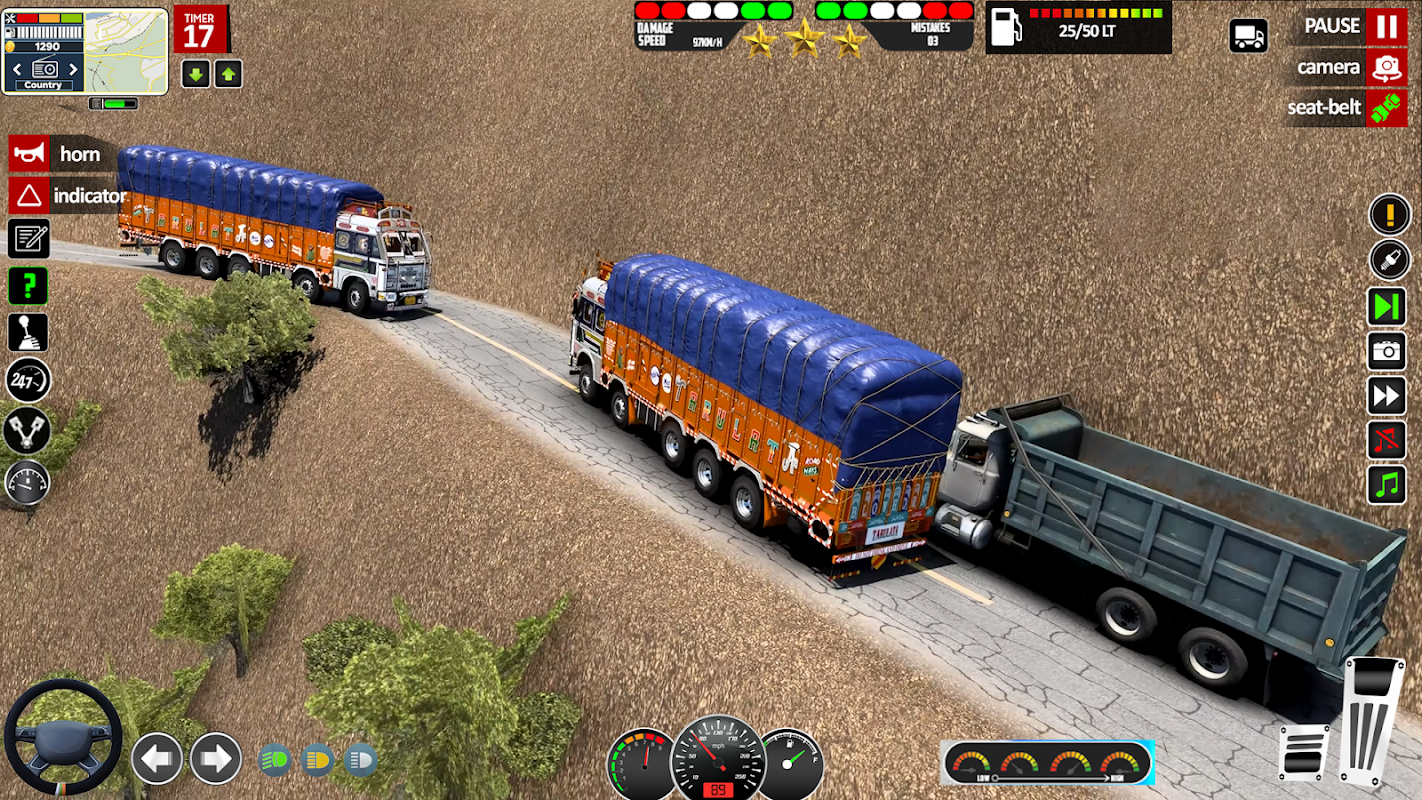Fasten the seat-belt button

(1386, 107)
